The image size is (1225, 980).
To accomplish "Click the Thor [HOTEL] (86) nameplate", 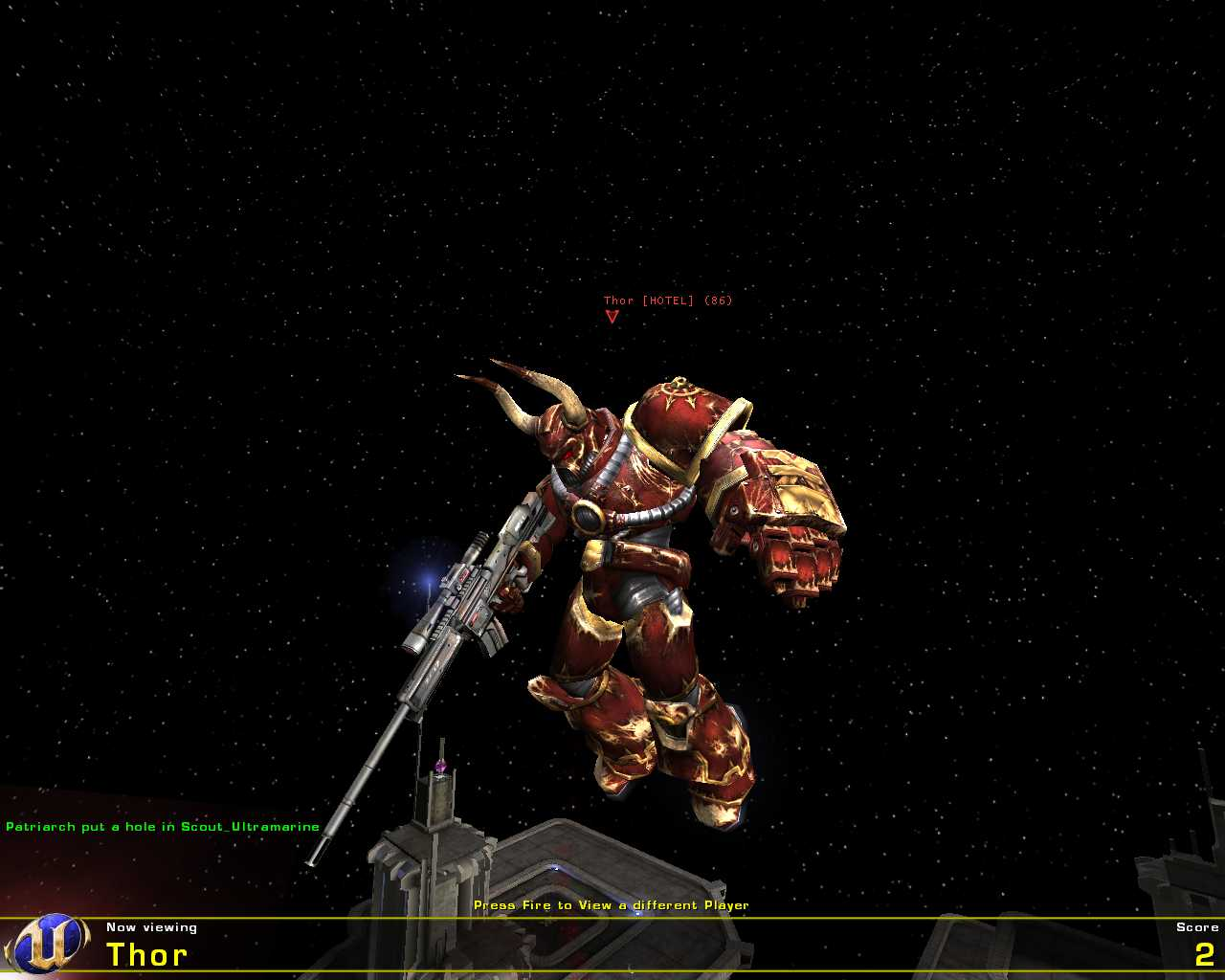I will point(667,299).
